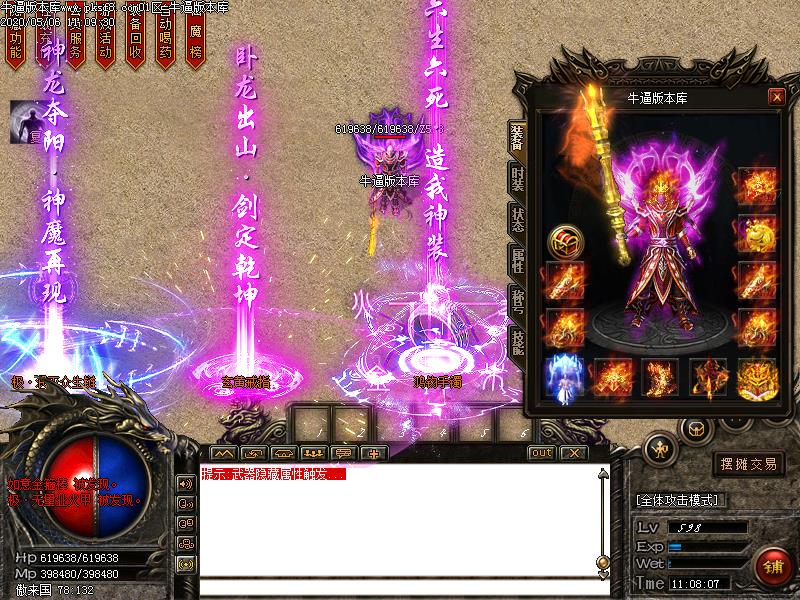Open the 服务 services banner
The width and height of the screenshot is (800, 600).
click(75, 45)
